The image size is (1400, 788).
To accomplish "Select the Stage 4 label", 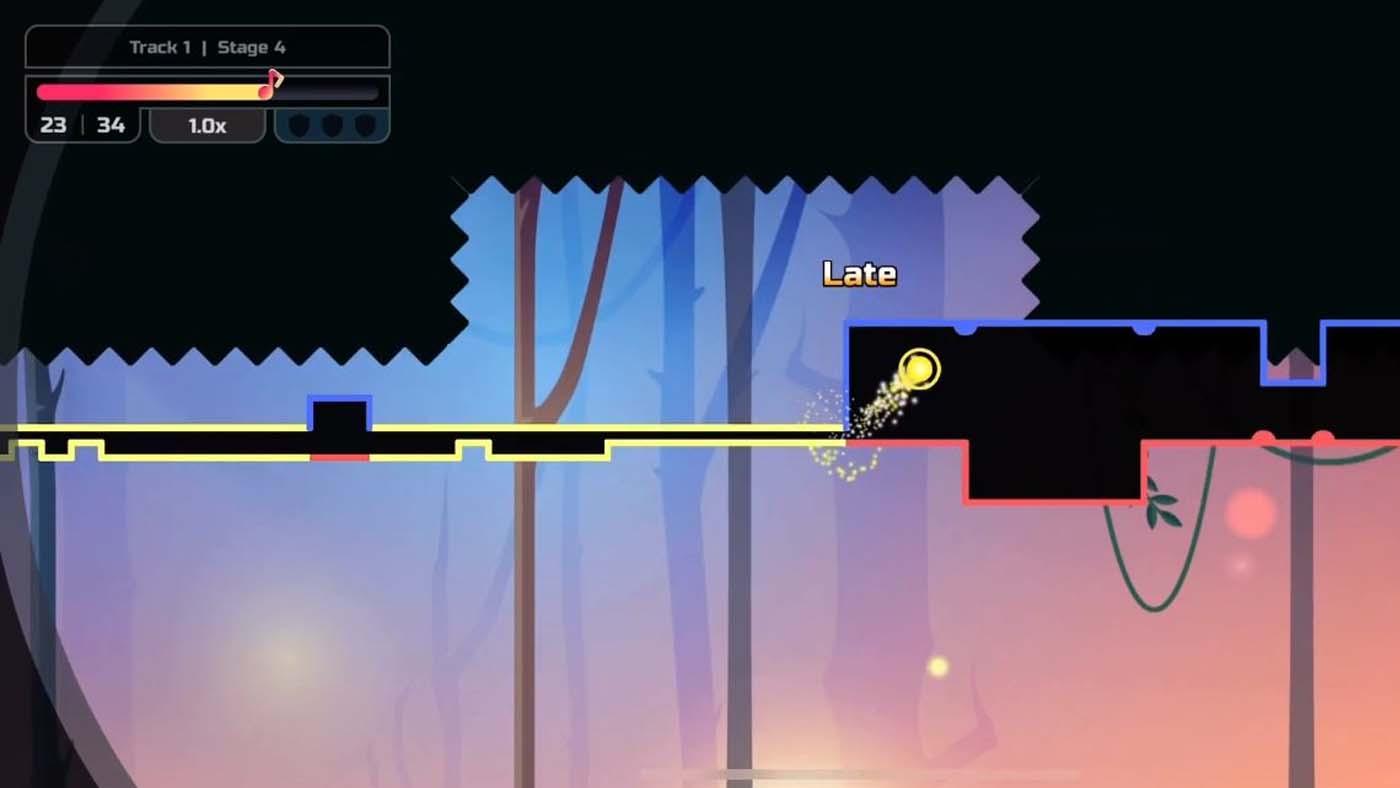I will tap(253, 46).
